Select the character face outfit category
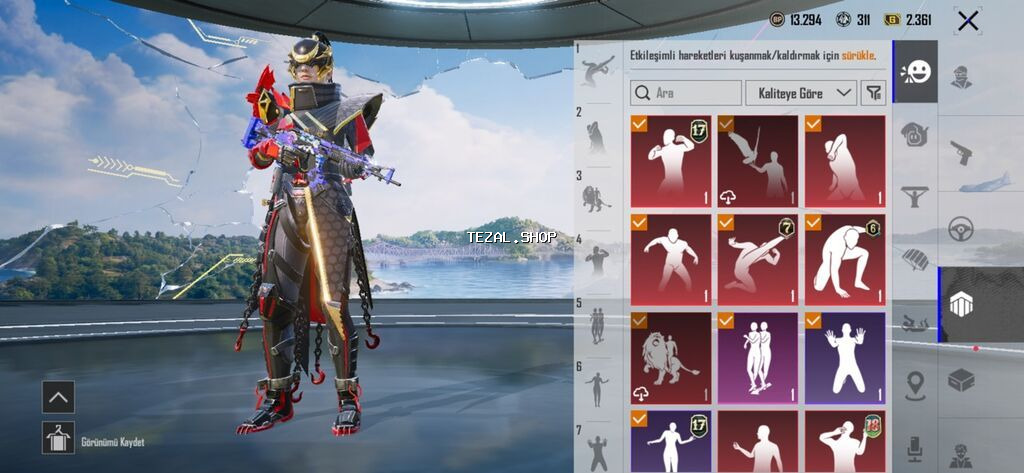This screenshot has height=473, width=1024. click(961, 78)
